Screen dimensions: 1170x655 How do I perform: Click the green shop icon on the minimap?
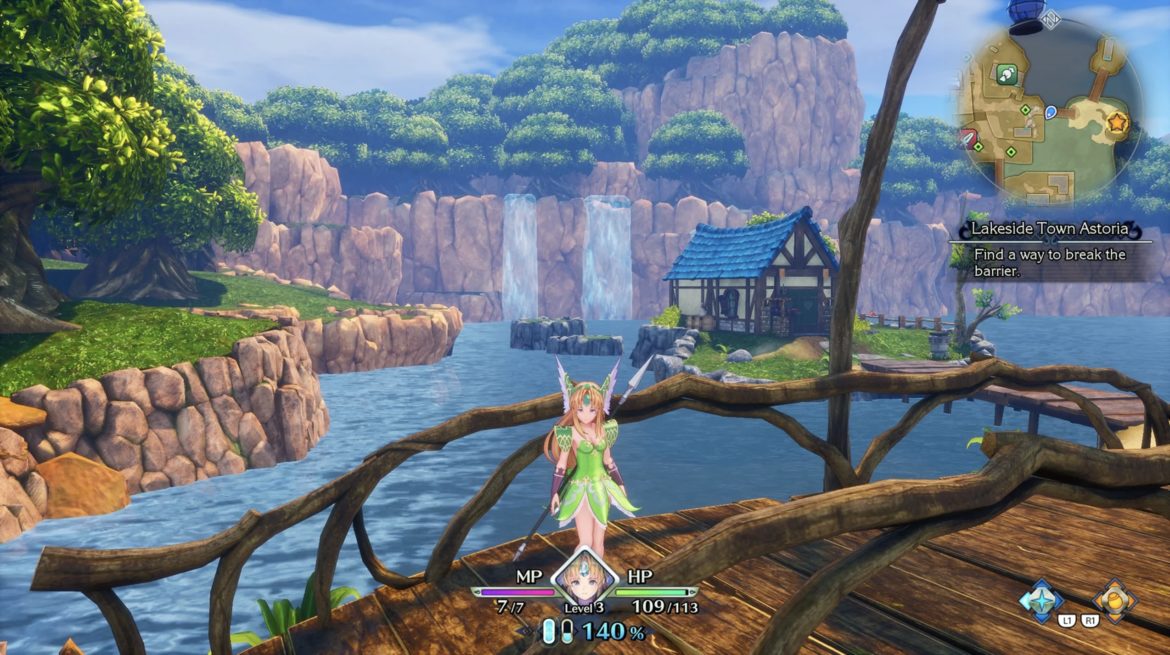click(1006, 73)
